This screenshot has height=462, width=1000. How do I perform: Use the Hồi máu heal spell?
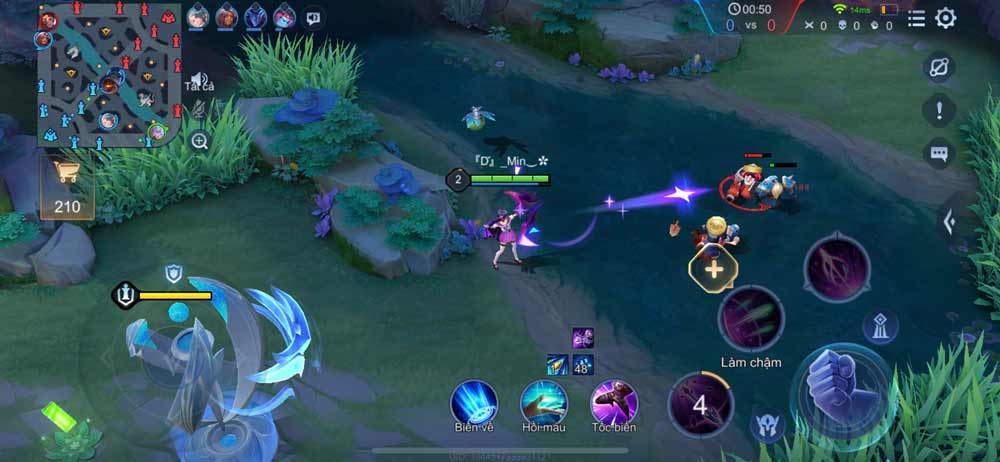tap(544, 402)
